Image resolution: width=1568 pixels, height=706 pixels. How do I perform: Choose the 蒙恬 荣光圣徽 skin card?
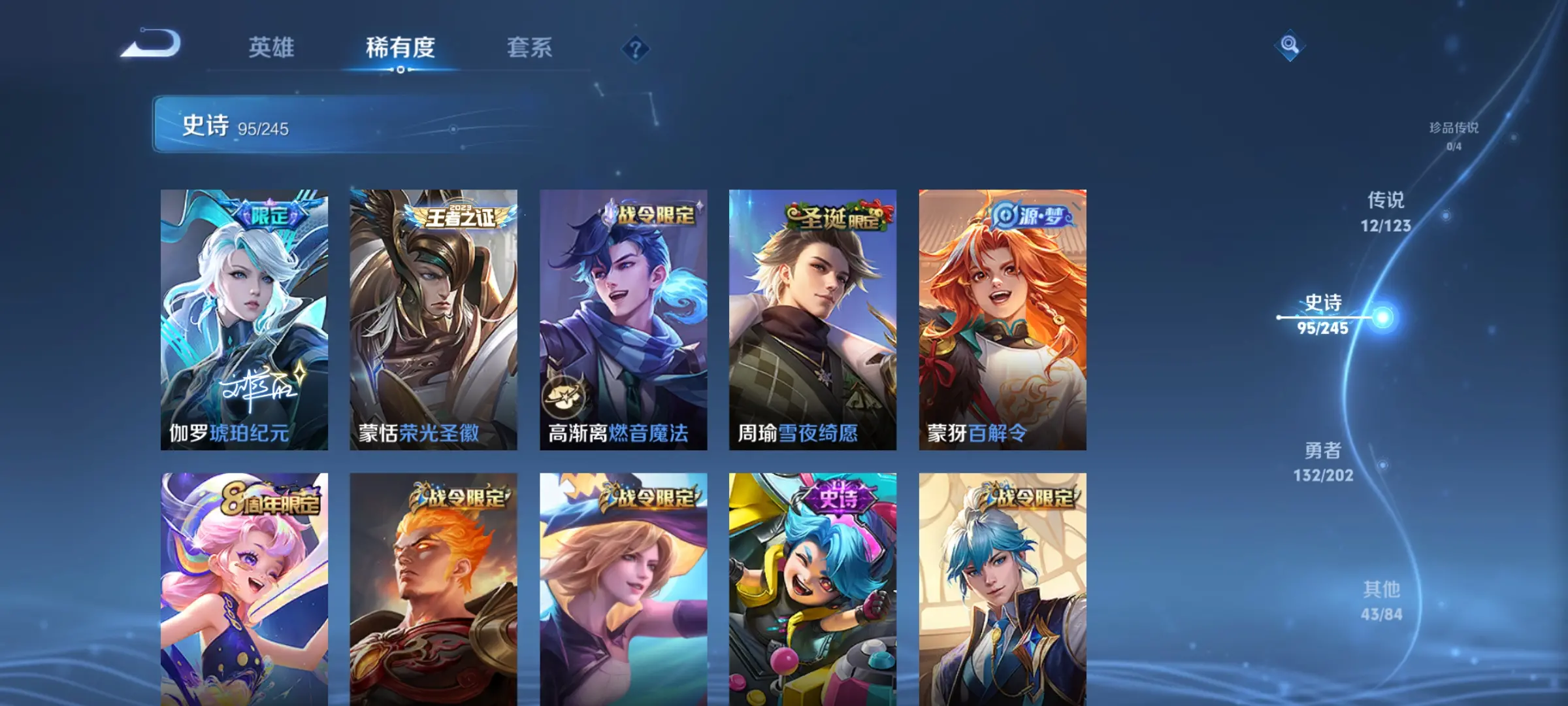433,319
